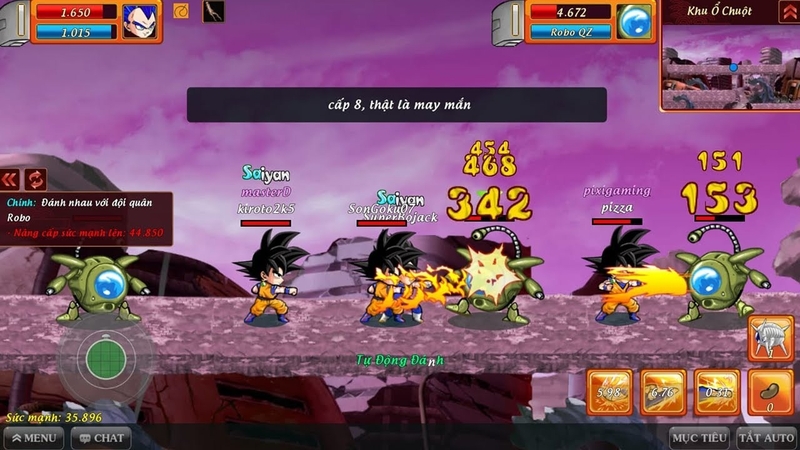The height and width of the screenshot is (450, 800).
Task: Select the Robo QZ target portrait
Action: (x=634, y=21)
